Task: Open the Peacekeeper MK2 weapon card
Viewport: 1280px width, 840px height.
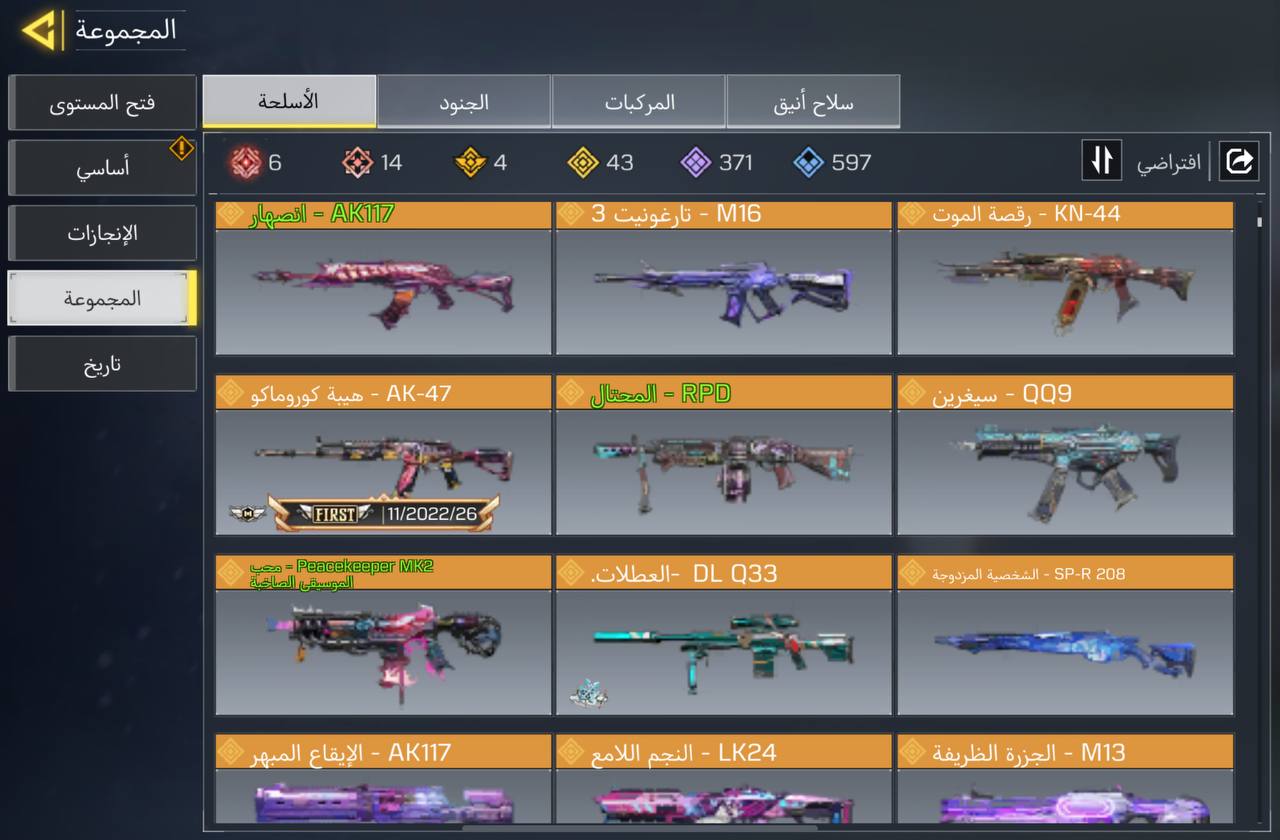Action: (383, 636)
